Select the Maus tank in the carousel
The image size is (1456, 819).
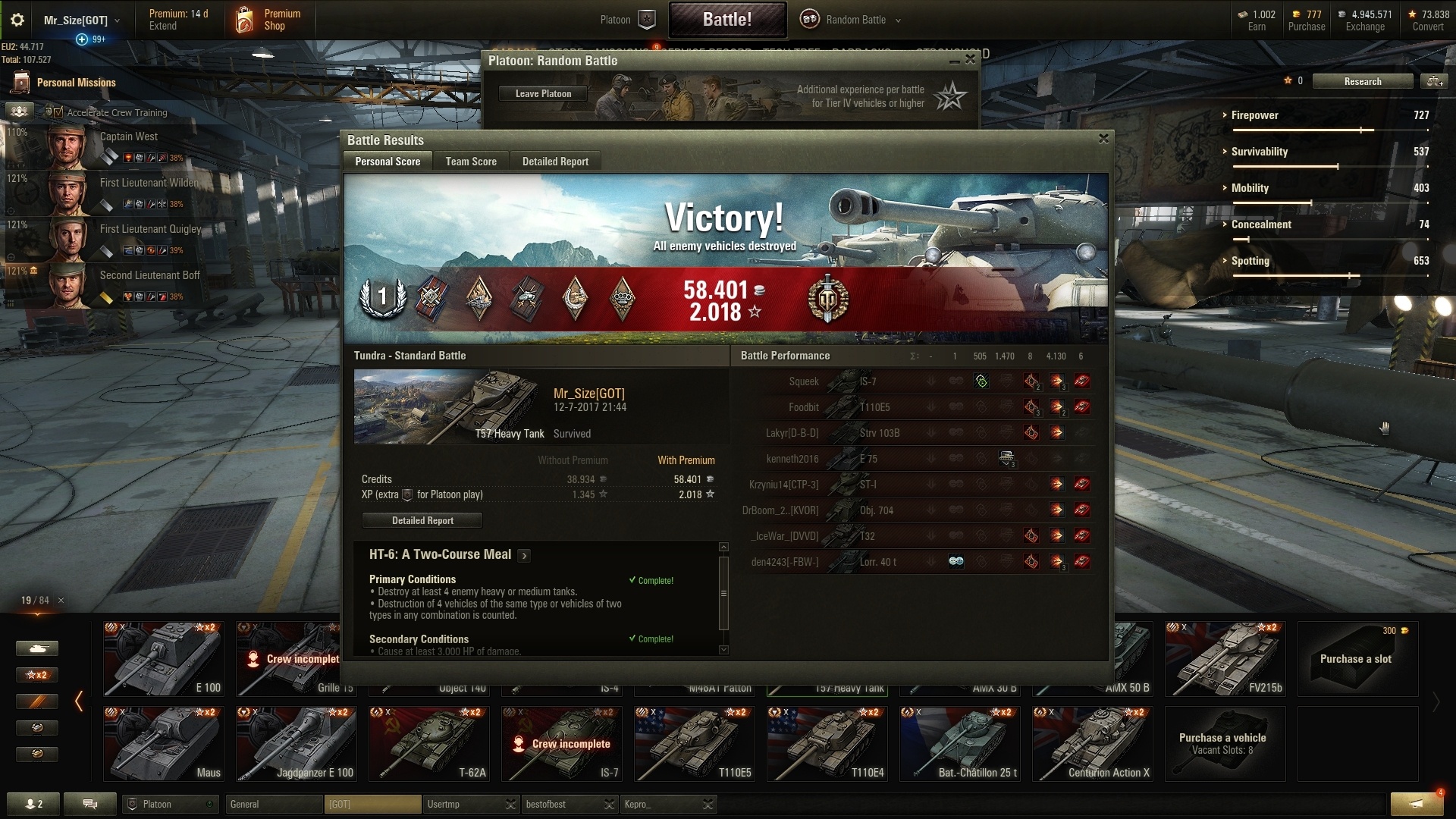coord(164,743)
